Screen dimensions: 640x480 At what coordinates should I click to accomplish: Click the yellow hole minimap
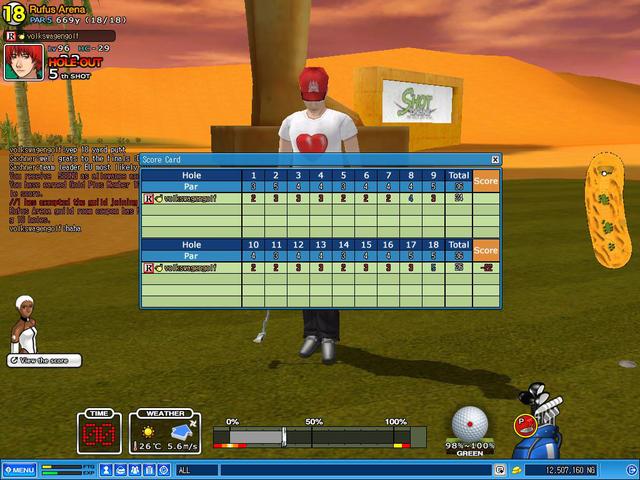(608, 209)
